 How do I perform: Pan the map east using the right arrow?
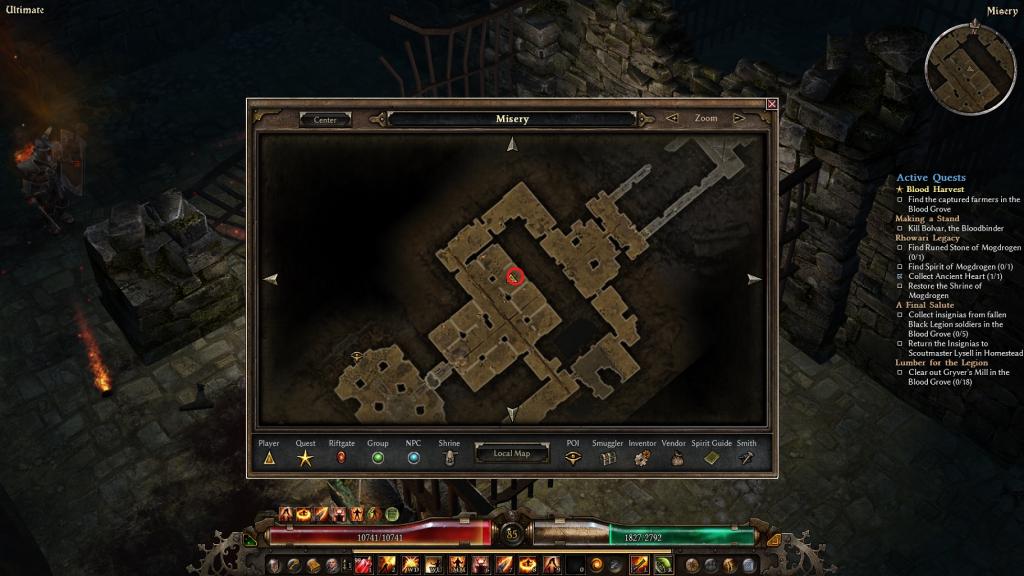click(x=754, y=279)
